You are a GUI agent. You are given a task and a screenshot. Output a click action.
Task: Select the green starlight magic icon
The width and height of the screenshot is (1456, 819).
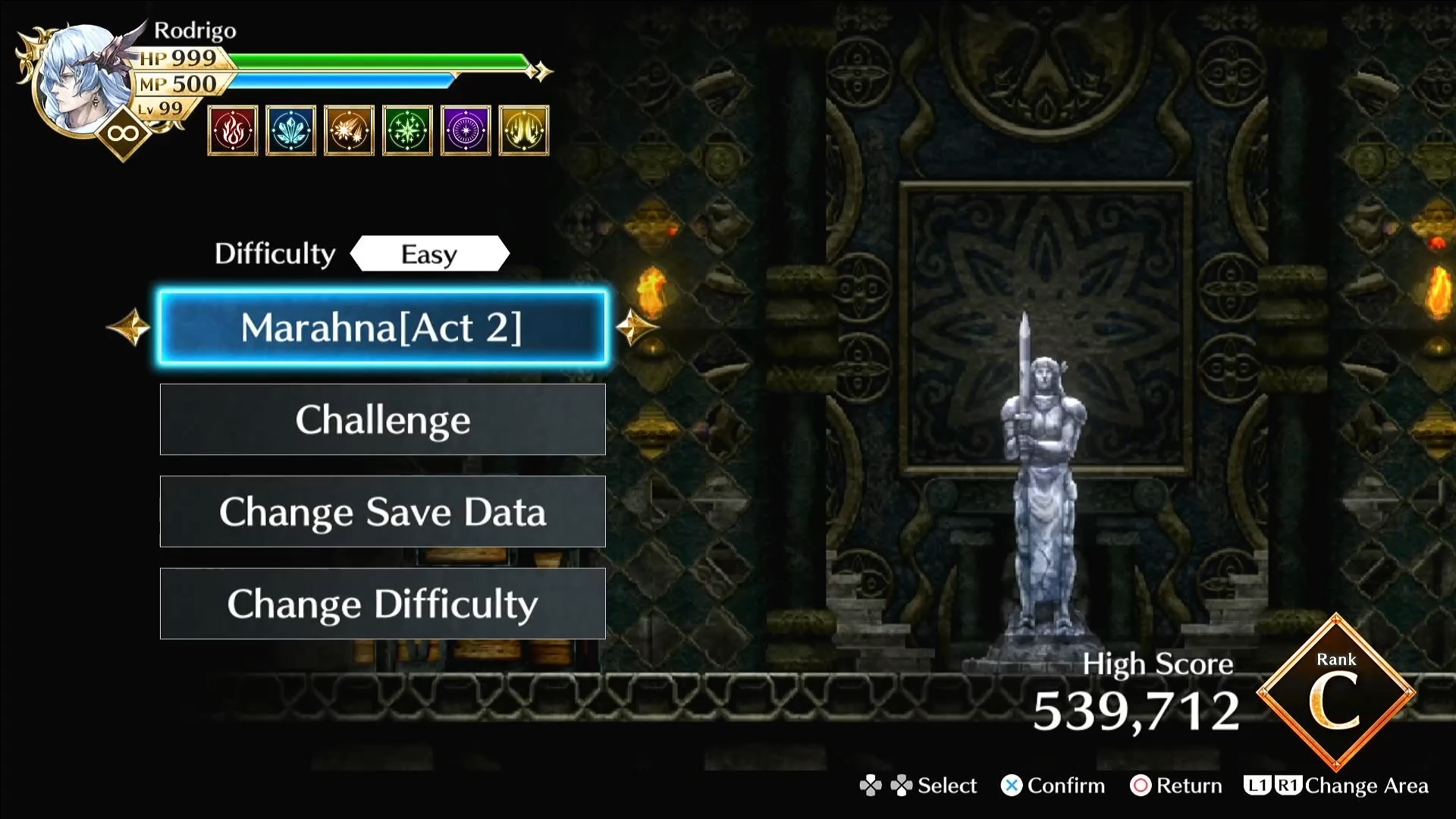(x=407, y=131)
